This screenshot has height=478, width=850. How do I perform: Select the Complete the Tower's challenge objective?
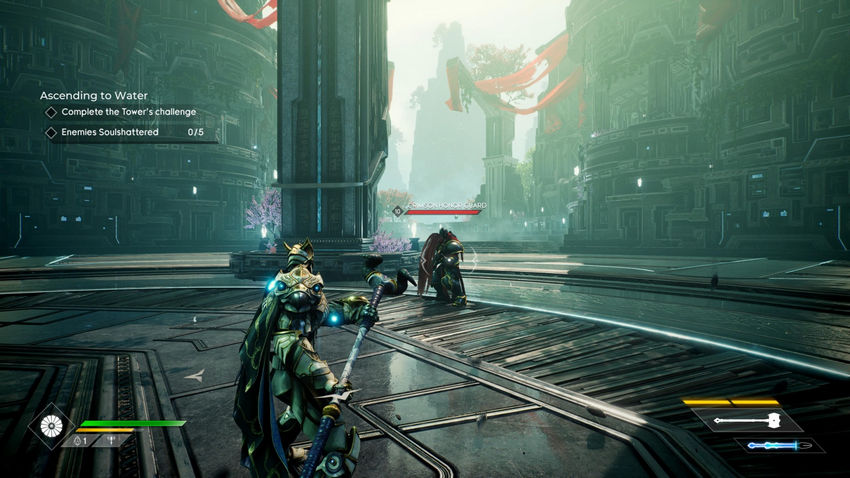[x=128, y=112]
